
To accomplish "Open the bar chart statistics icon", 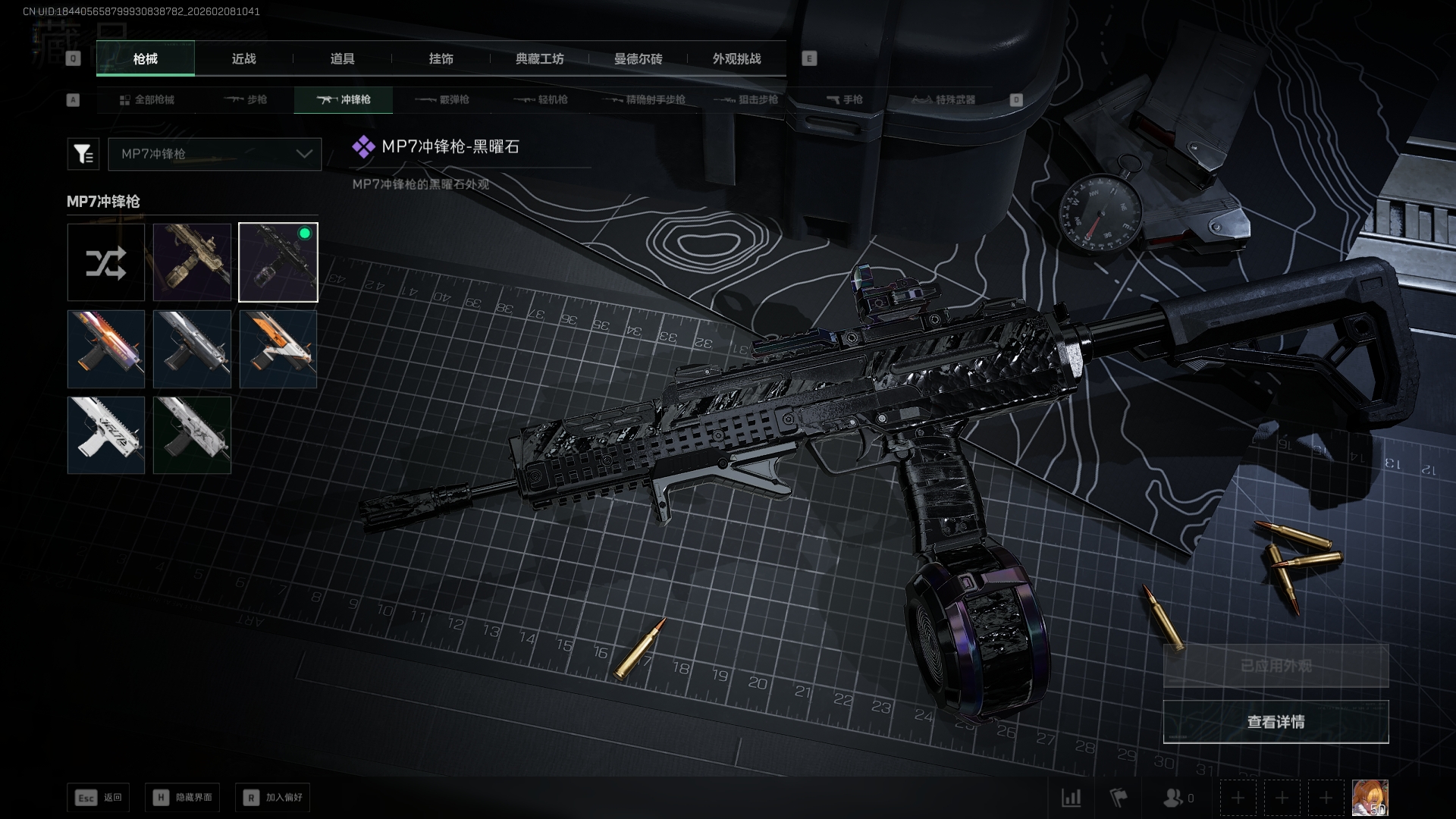I will pos(1071,798).
